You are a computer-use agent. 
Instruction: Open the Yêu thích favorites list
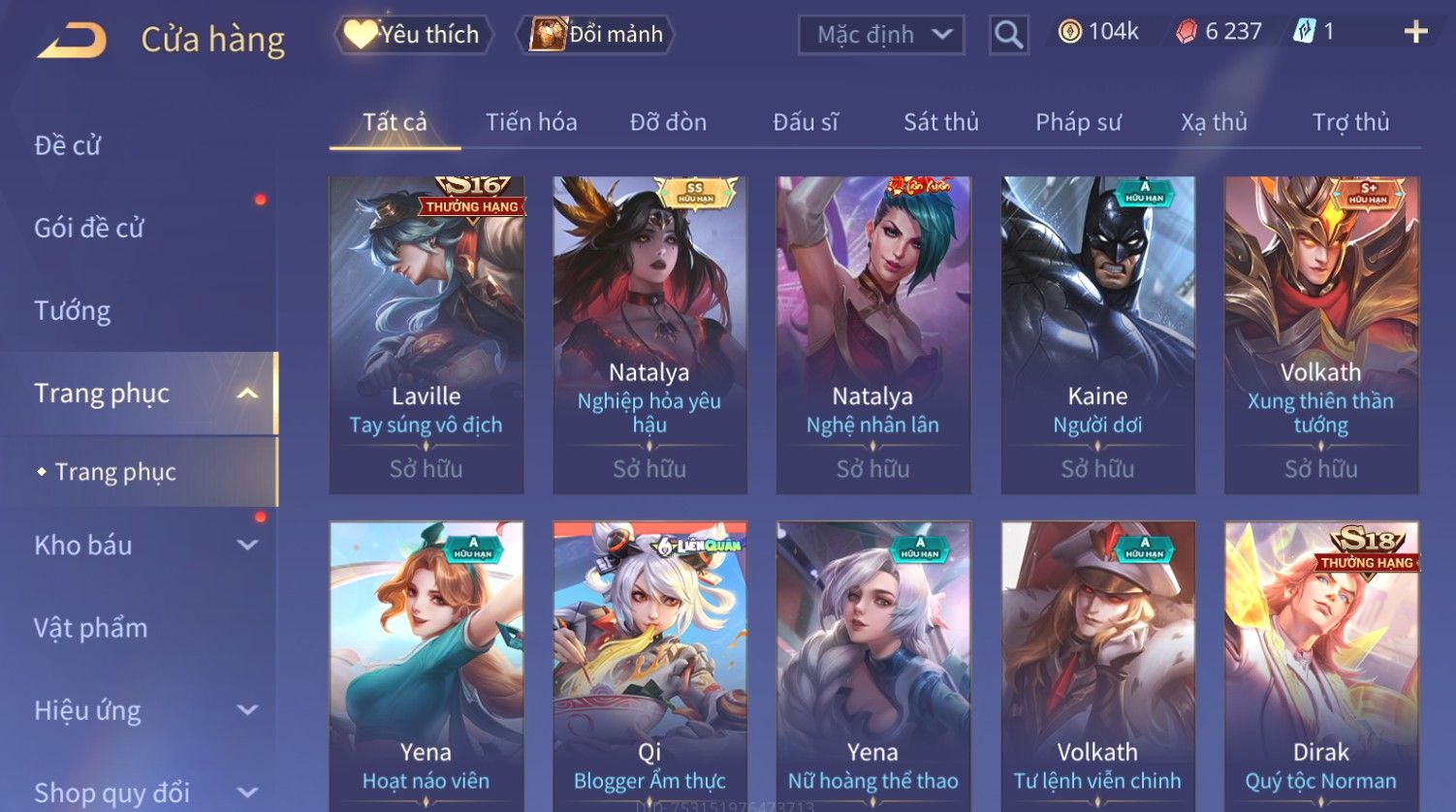(x=414, y=35)
